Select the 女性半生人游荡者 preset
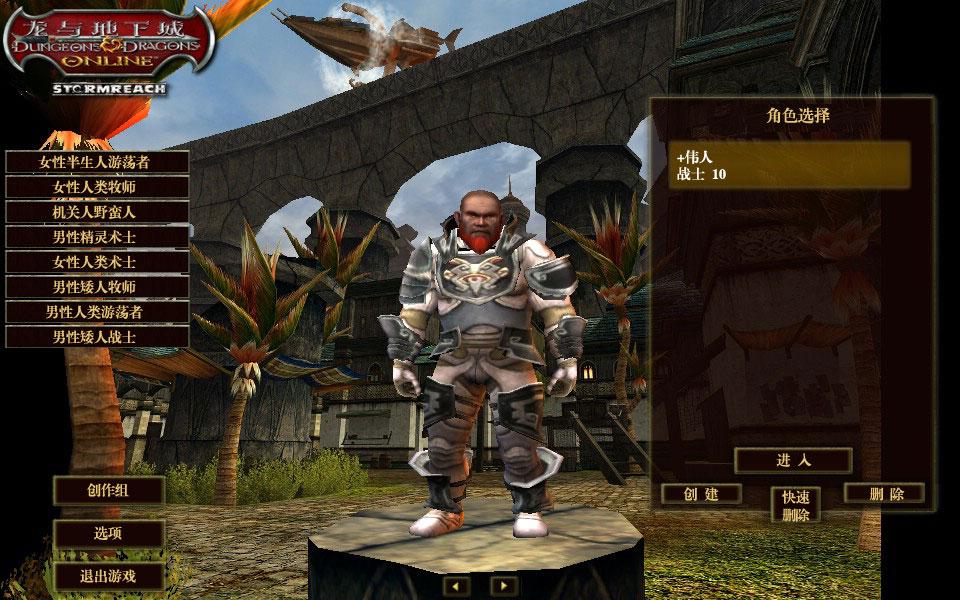The width and height of the screenshot is (960, 600). coord(96,162)
